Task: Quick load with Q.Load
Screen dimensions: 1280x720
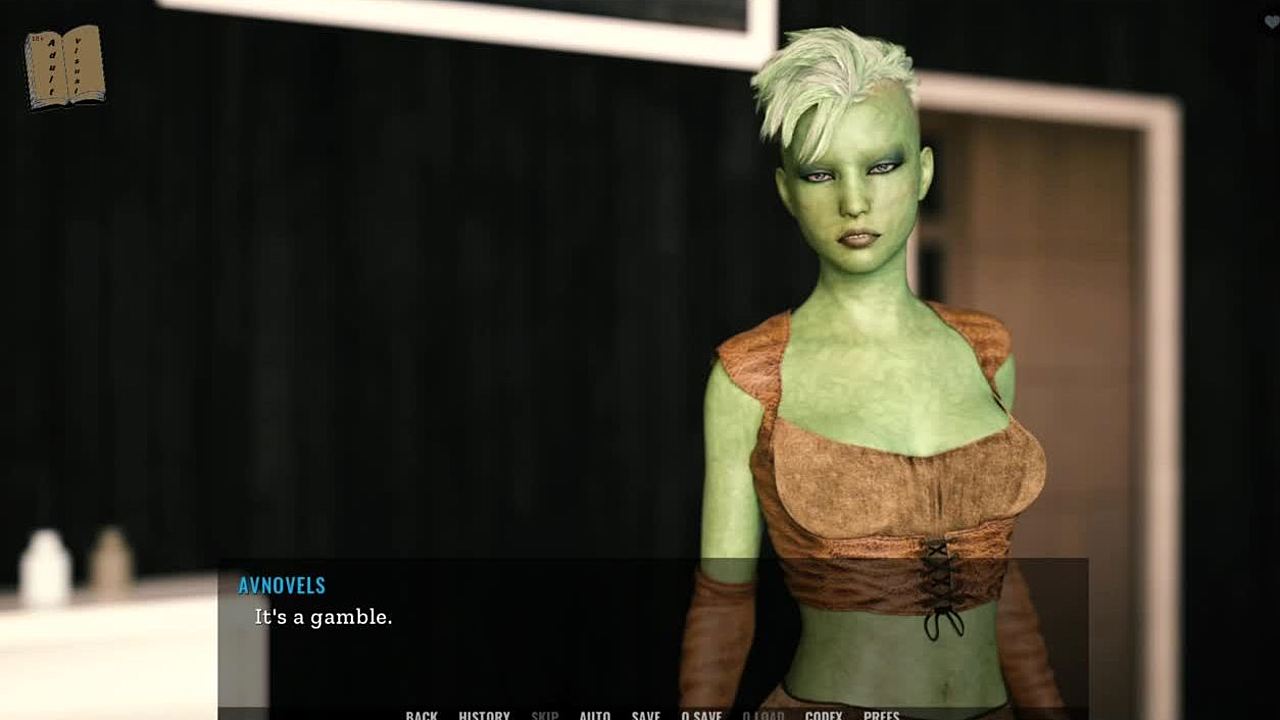Action: tap(763, 715)
